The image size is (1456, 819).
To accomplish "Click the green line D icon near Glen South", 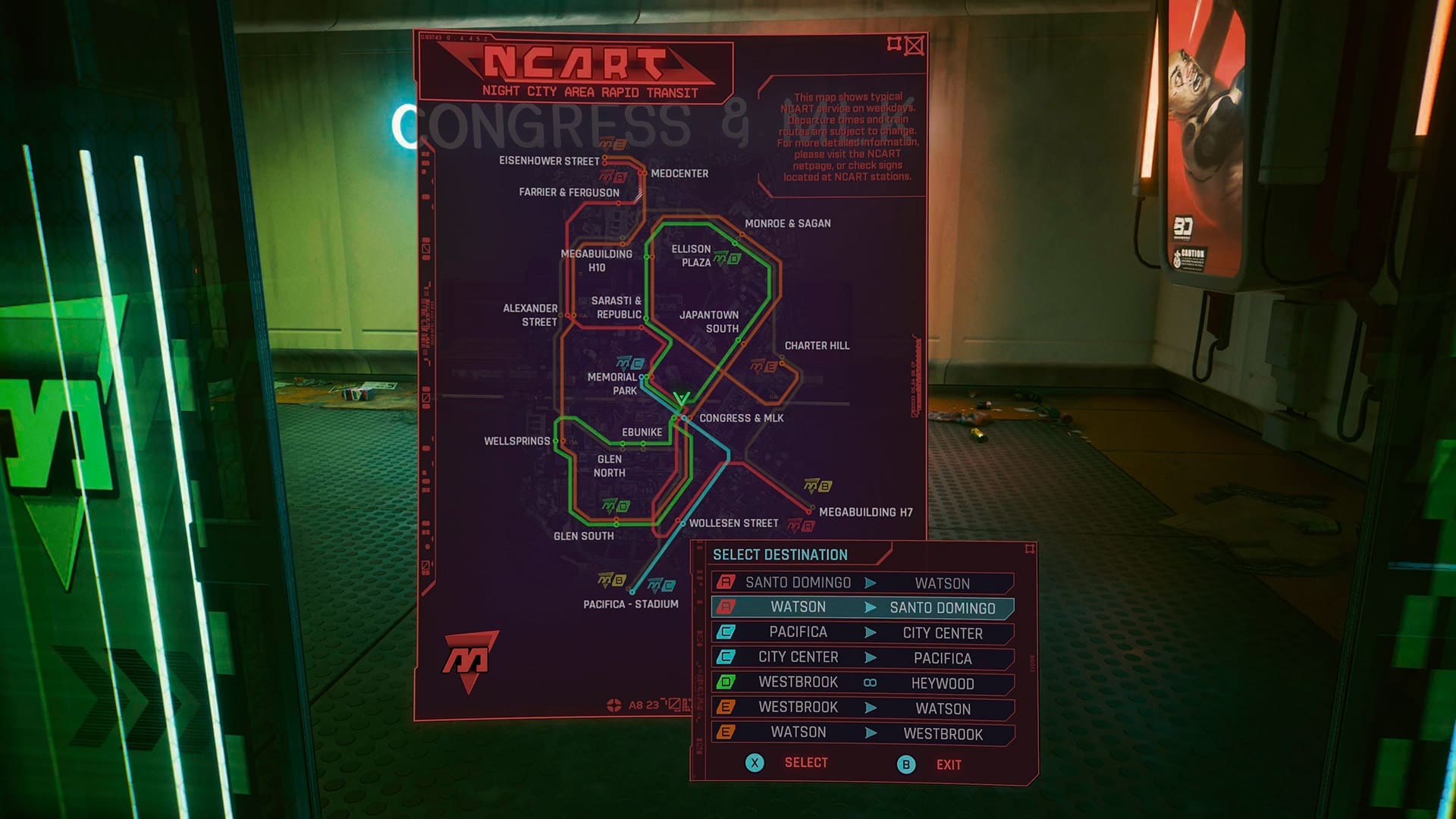I will click(616, 505).
